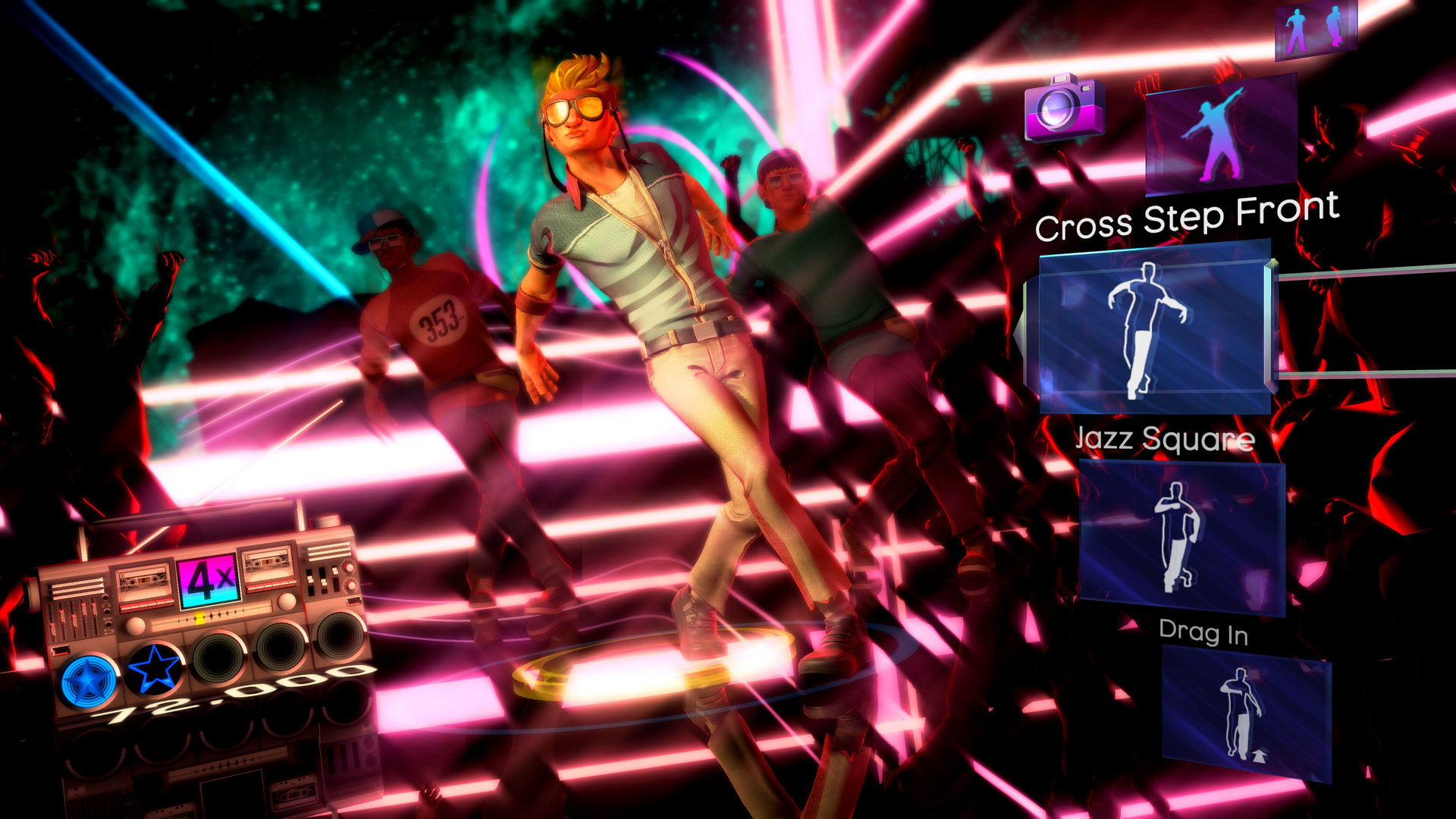Select the Drag In move card
The image size is (1456, 819).
tap(1245, 713)
